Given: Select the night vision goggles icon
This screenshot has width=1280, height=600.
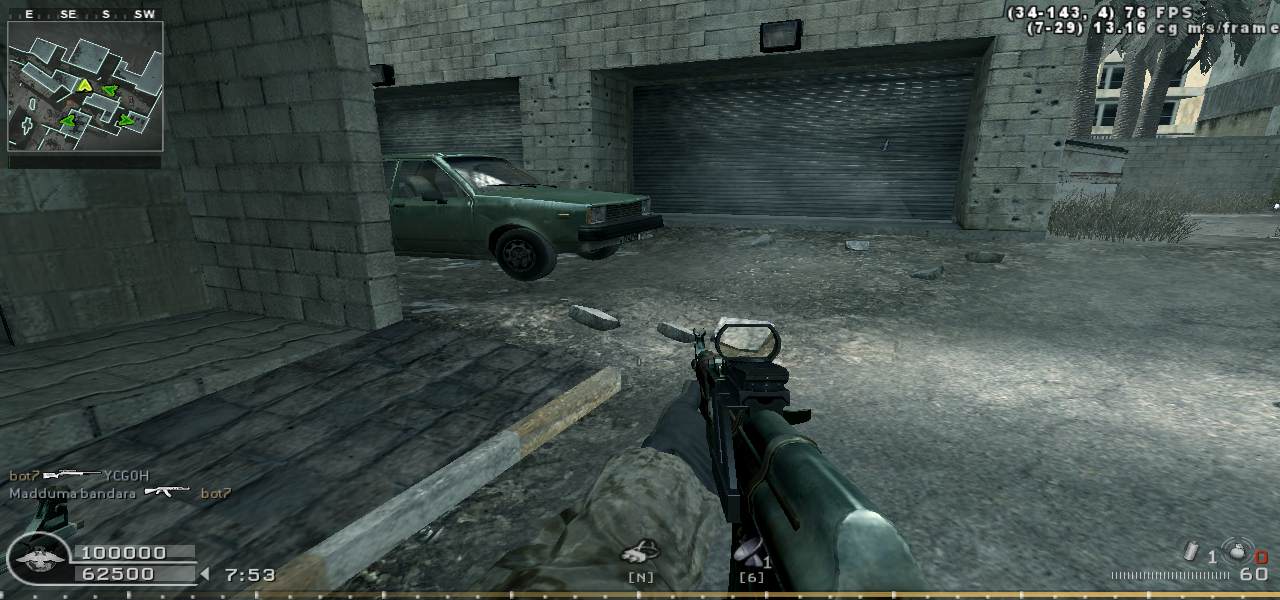Looking at the screenshot, I should click(x=640, y=551).
